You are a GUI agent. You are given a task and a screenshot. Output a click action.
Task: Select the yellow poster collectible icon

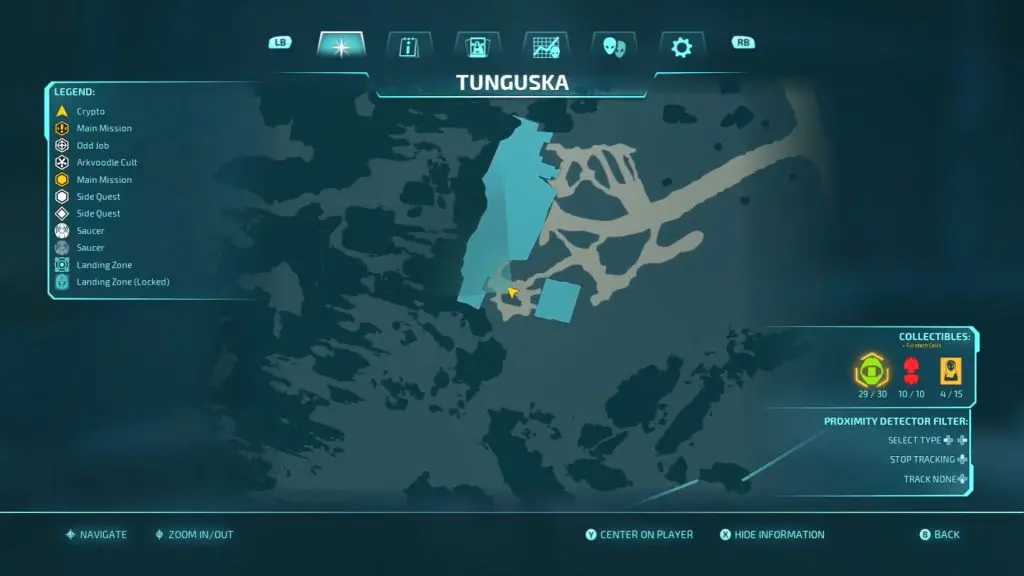click(951, 372)
